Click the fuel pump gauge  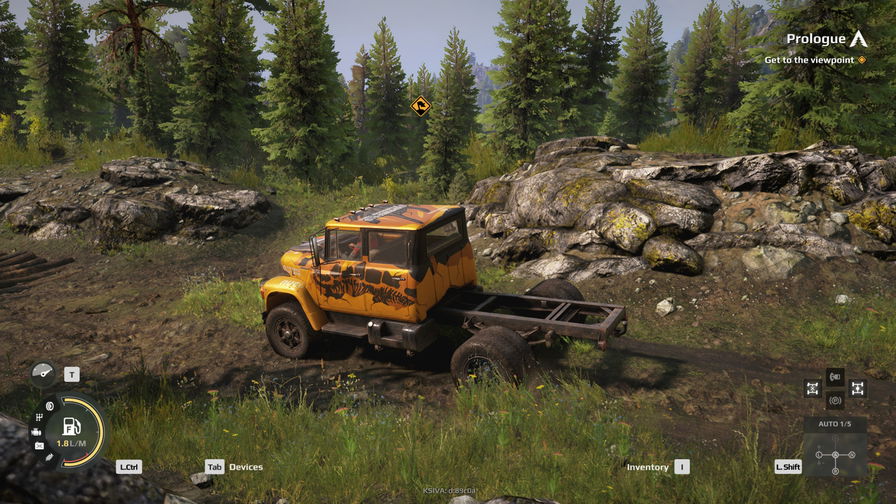tap(72, 430)
